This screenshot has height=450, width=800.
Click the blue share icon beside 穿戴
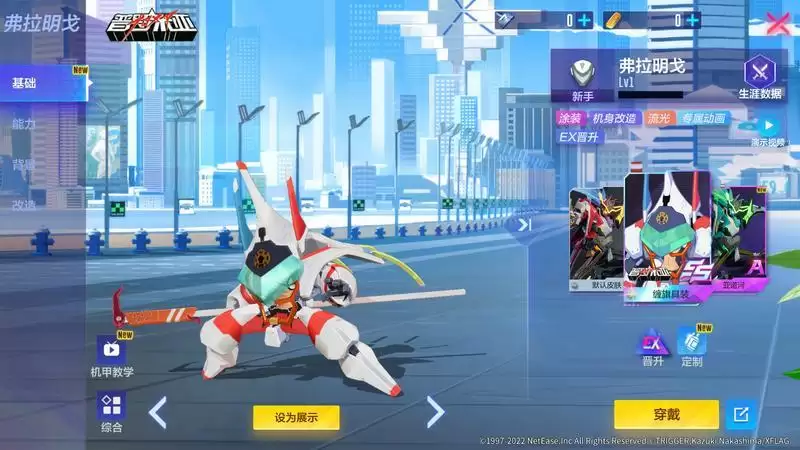[x=740, y=413]
